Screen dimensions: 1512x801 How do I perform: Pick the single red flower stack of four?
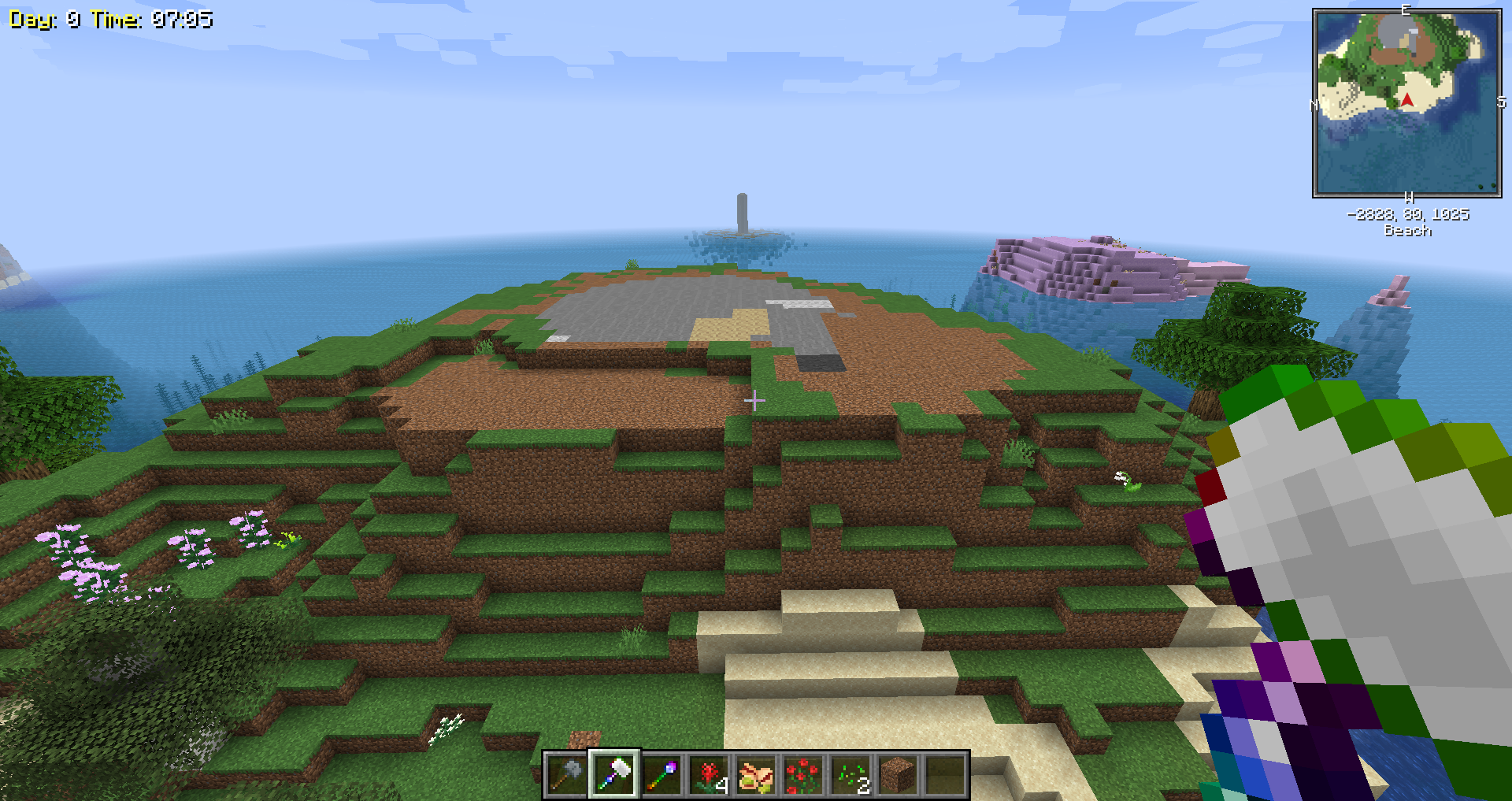709,775
